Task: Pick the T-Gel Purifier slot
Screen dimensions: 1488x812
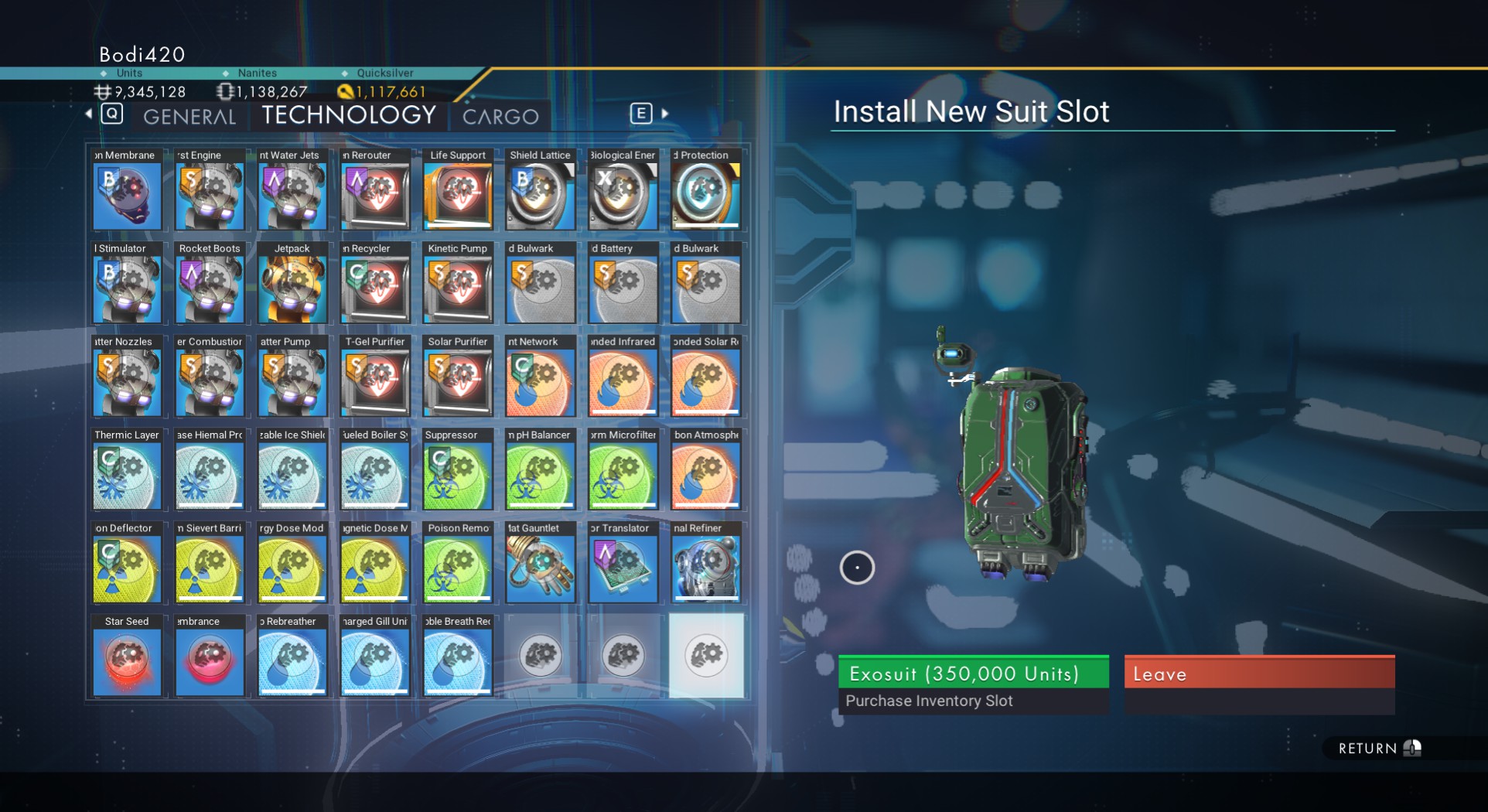Action: click(x=375, y=376)
